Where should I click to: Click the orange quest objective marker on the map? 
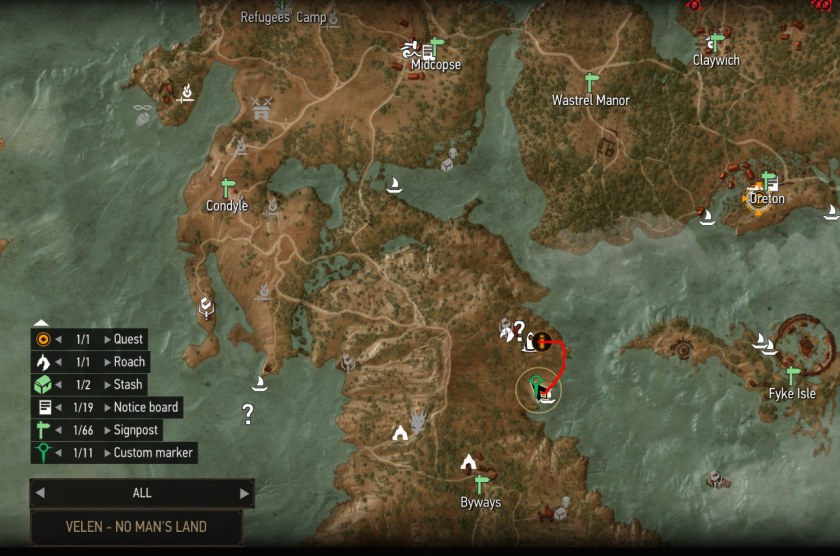[542, 342]
